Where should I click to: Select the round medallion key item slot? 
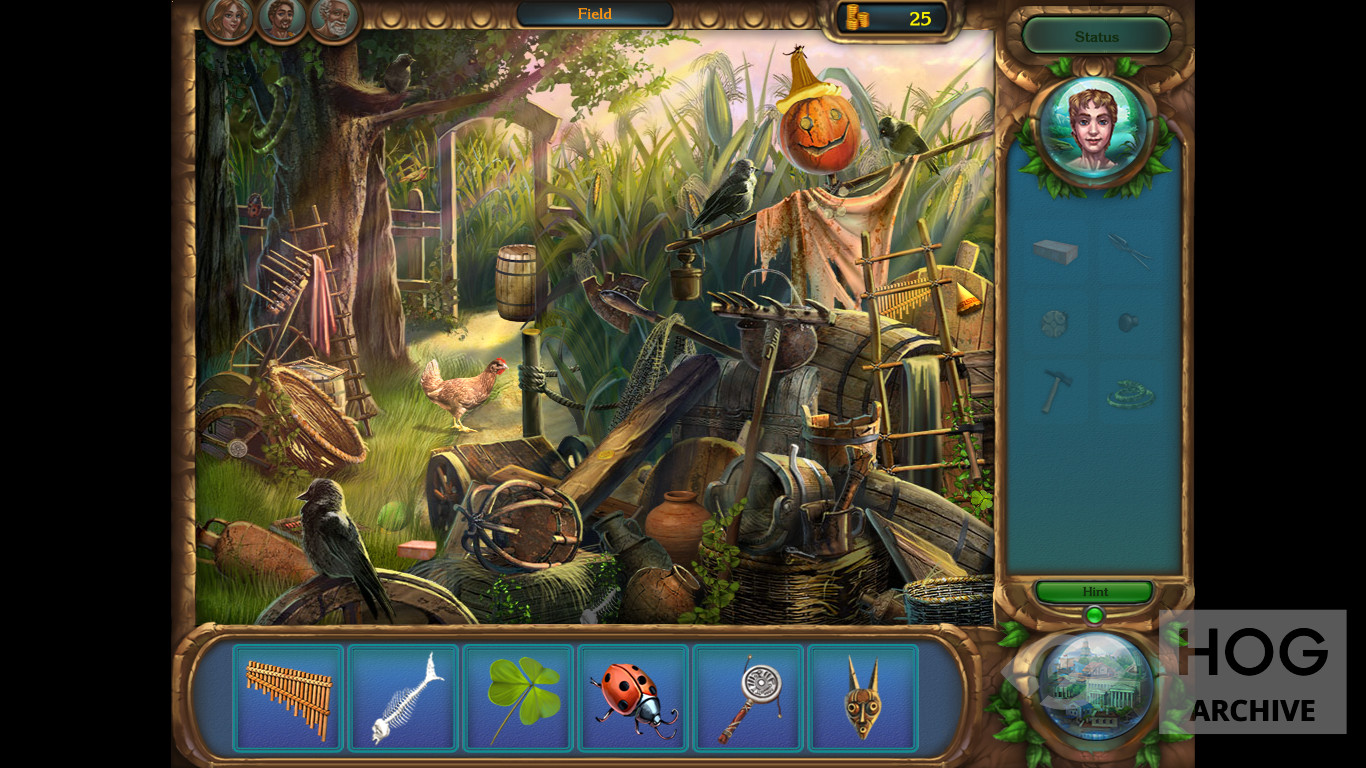748,698
